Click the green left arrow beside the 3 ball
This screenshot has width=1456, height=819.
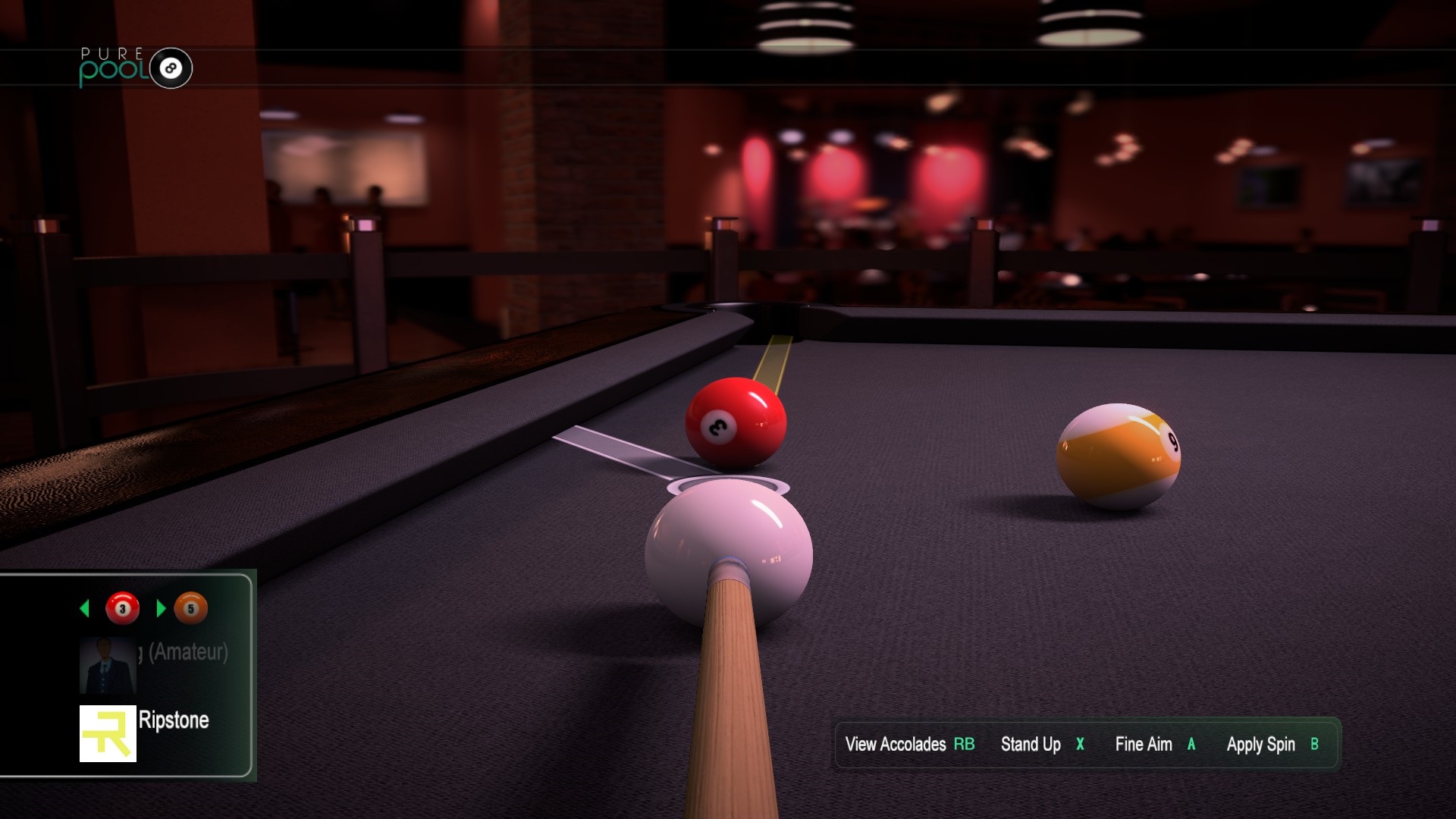85,608
